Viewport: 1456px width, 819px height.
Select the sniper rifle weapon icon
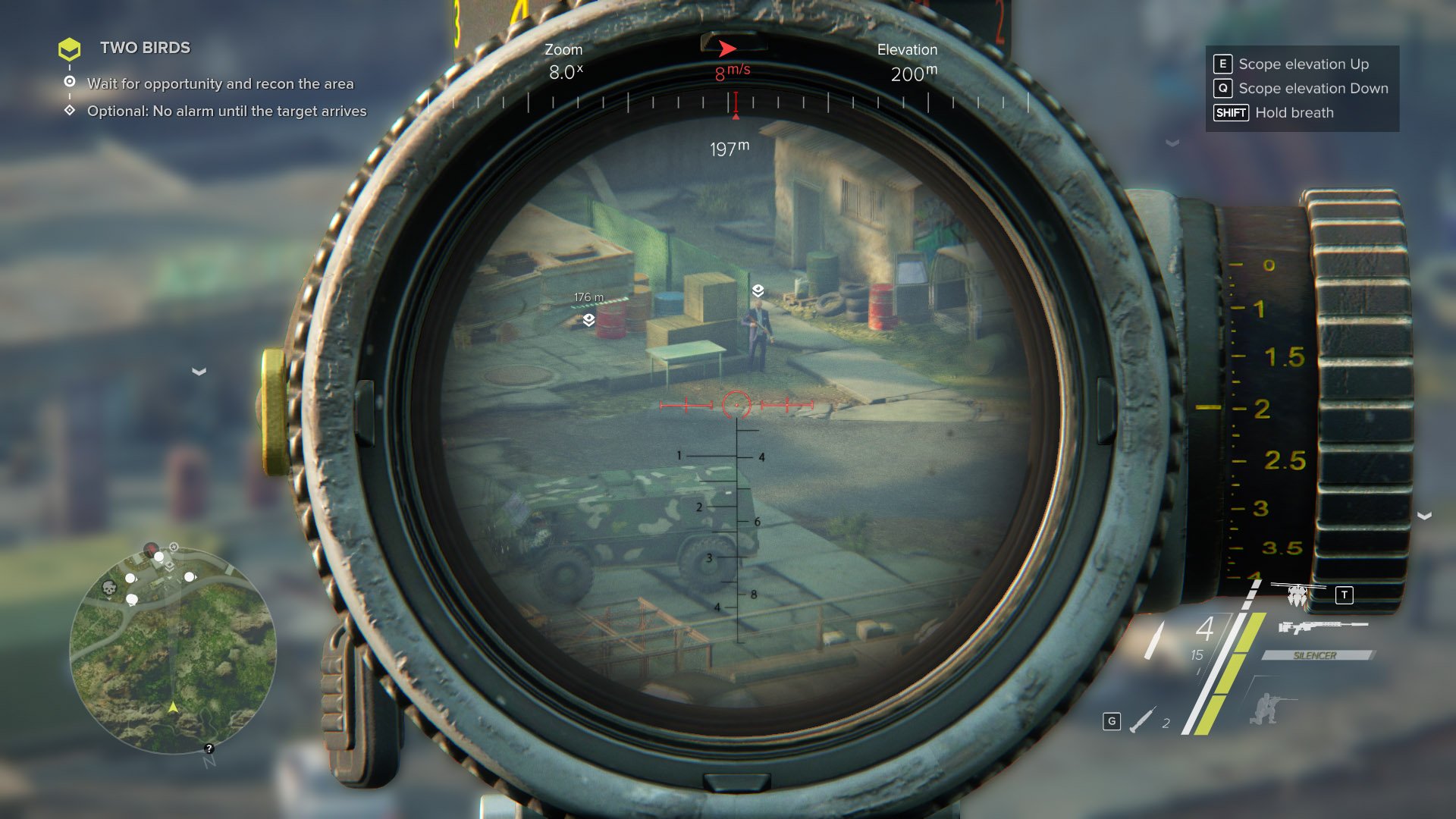(1323, 626)
